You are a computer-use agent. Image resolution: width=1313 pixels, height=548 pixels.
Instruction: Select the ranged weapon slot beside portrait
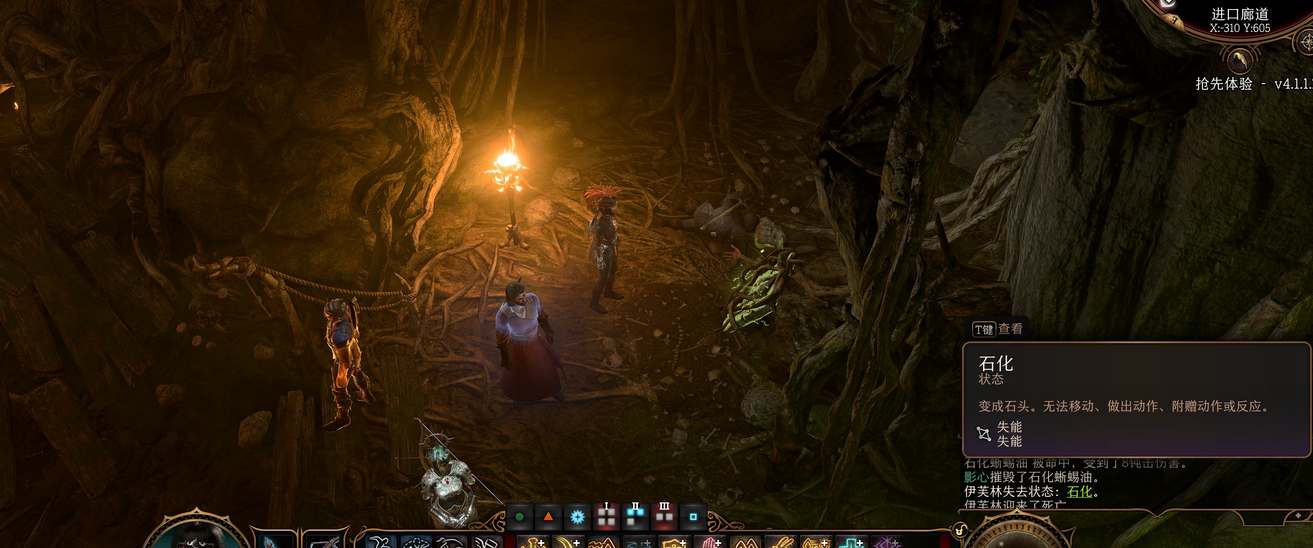[324, 540]
